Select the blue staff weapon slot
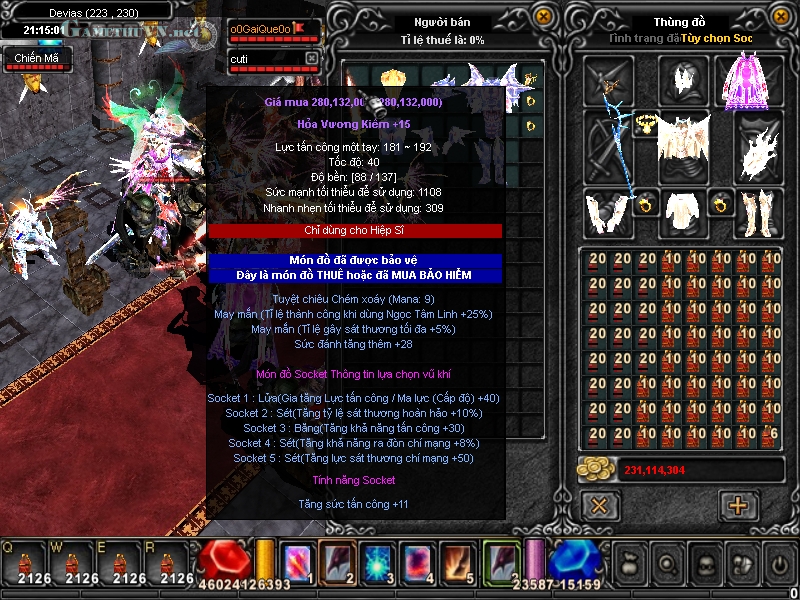This screenshot has height=600, width=800. pos(607,147)
